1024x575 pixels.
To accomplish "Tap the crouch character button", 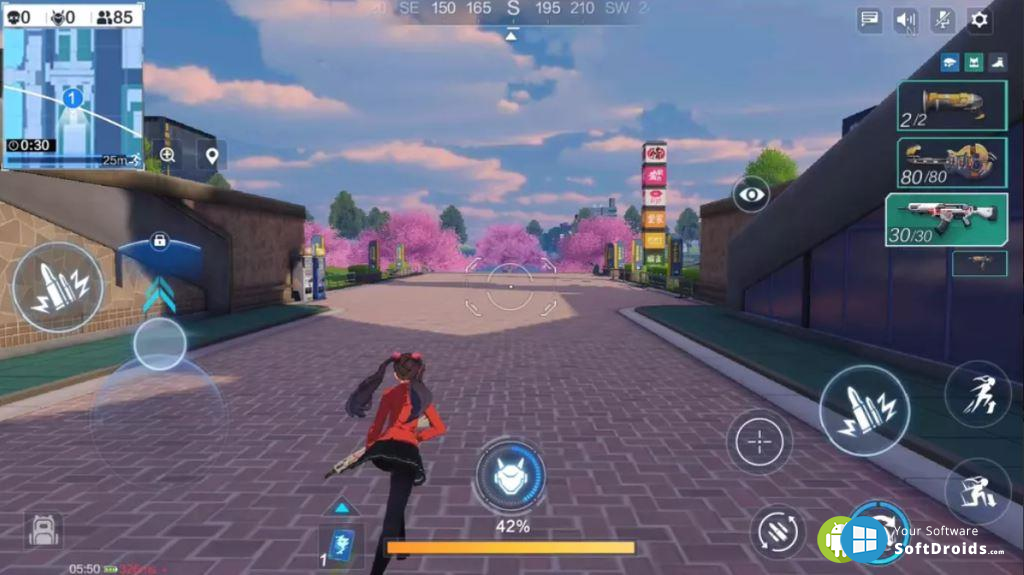I will click(x=977, y=491).
